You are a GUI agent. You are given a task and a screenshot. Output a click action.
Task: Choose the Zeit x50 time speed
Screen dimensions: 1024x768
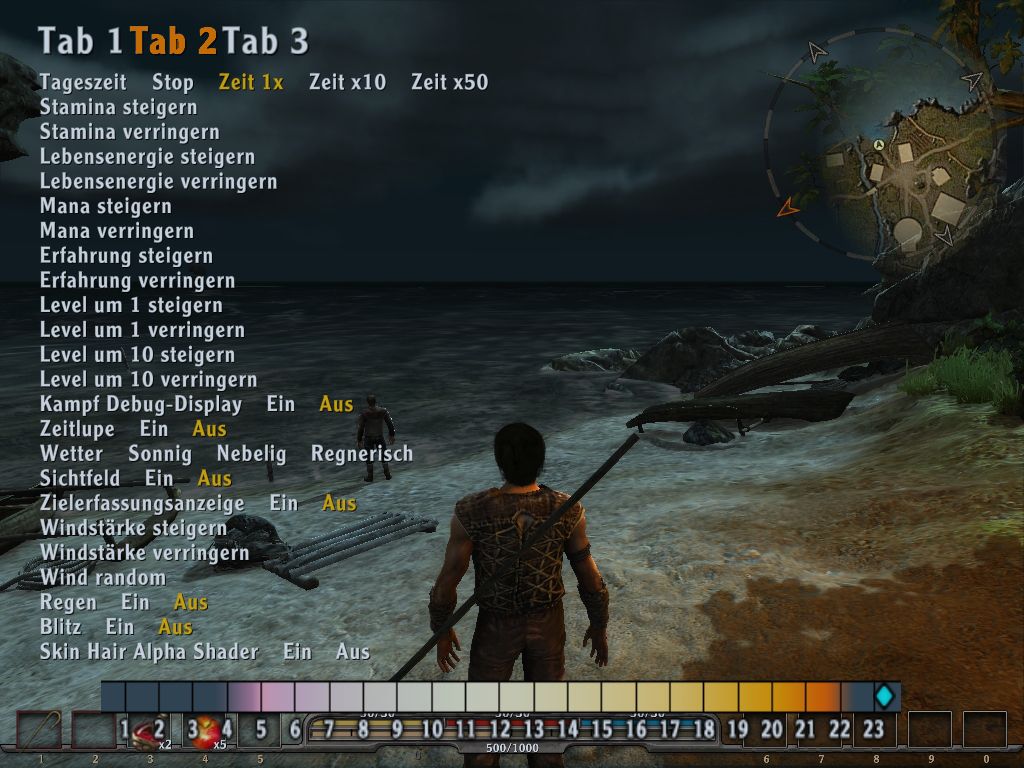(x=449, y=82)
